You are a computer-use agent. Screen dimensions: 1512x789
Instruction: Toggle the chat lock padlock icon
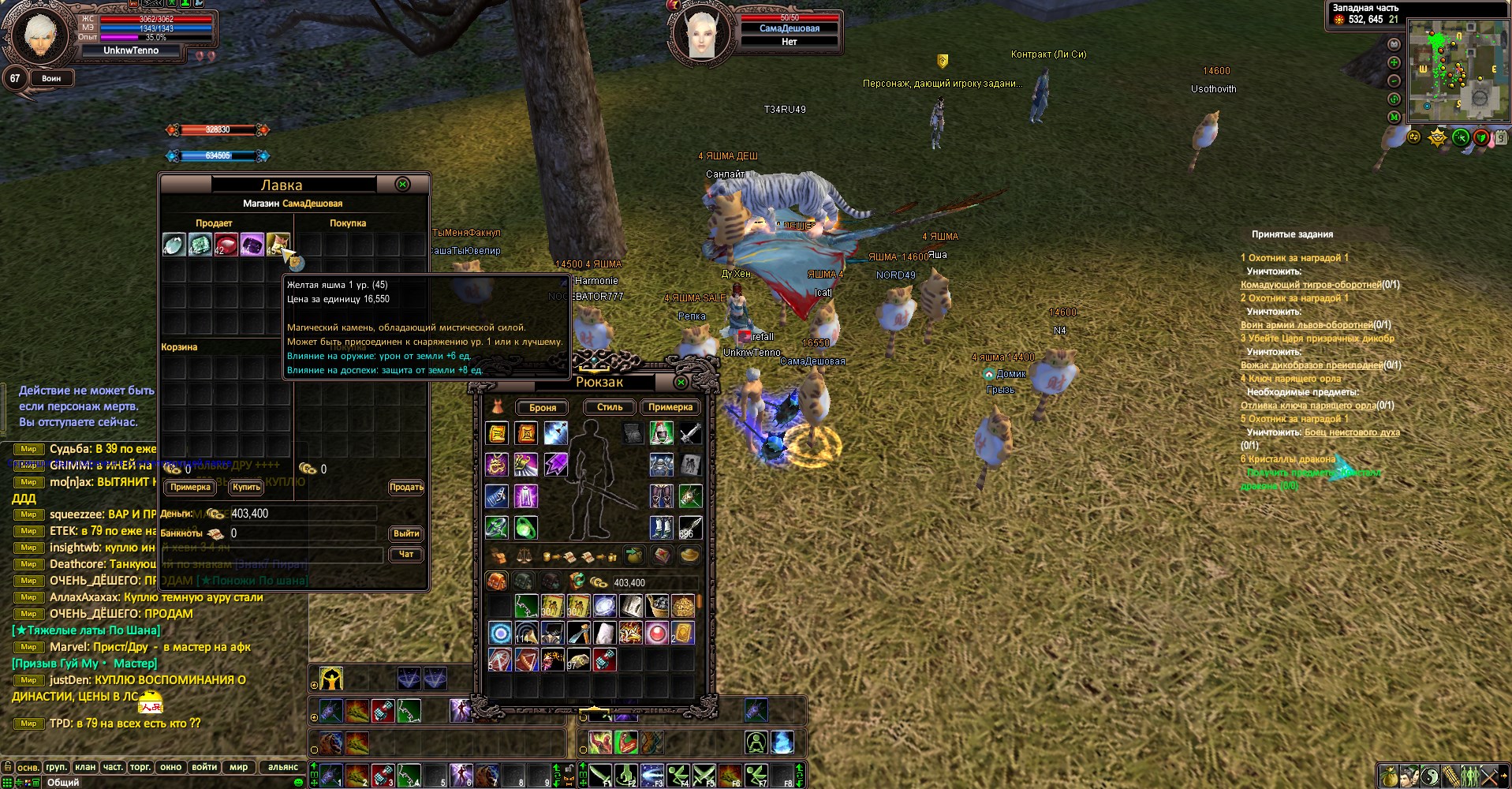[x=7, y=768]
